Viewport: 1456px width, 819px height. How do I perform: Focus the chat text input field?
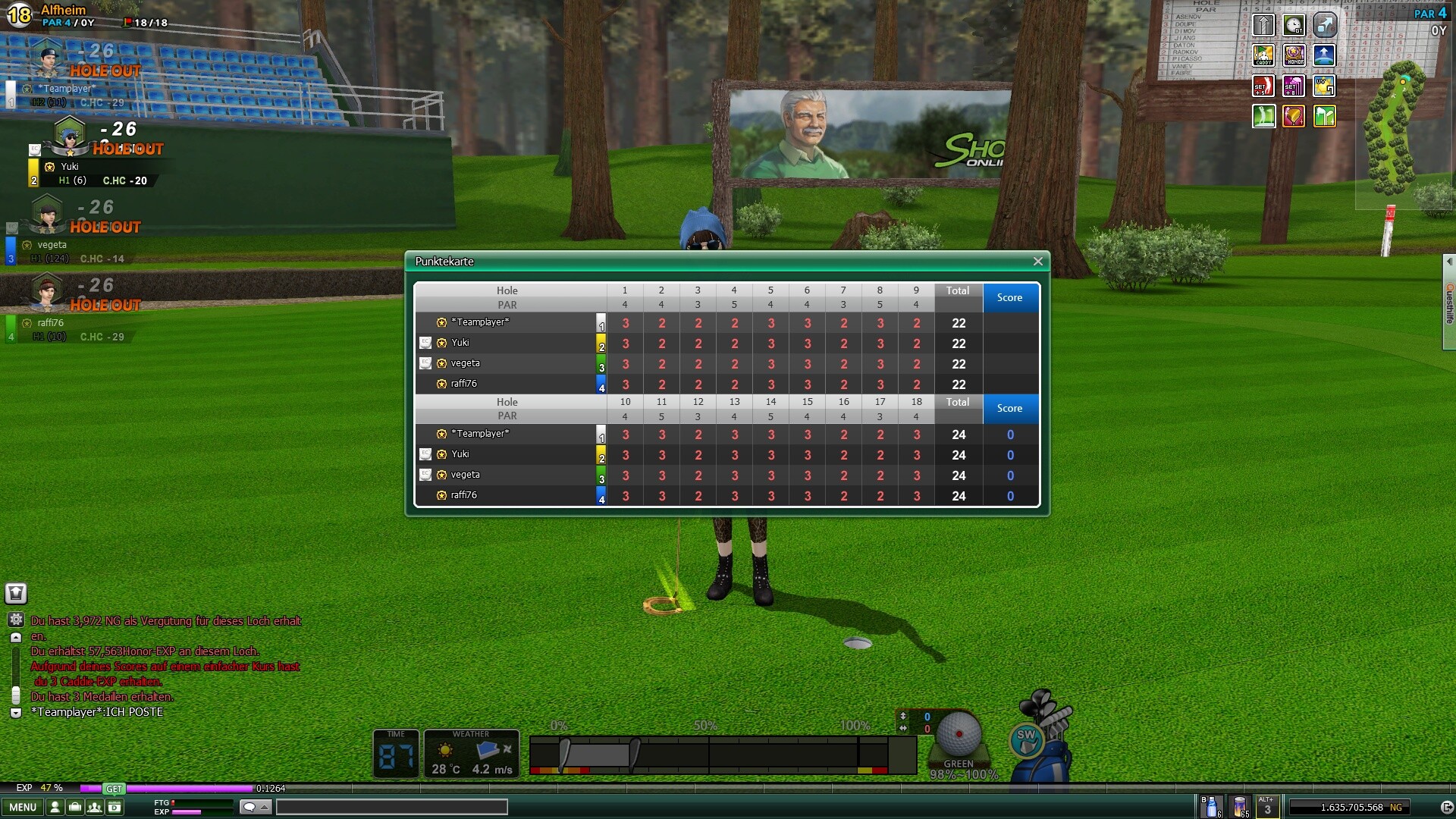391,807
